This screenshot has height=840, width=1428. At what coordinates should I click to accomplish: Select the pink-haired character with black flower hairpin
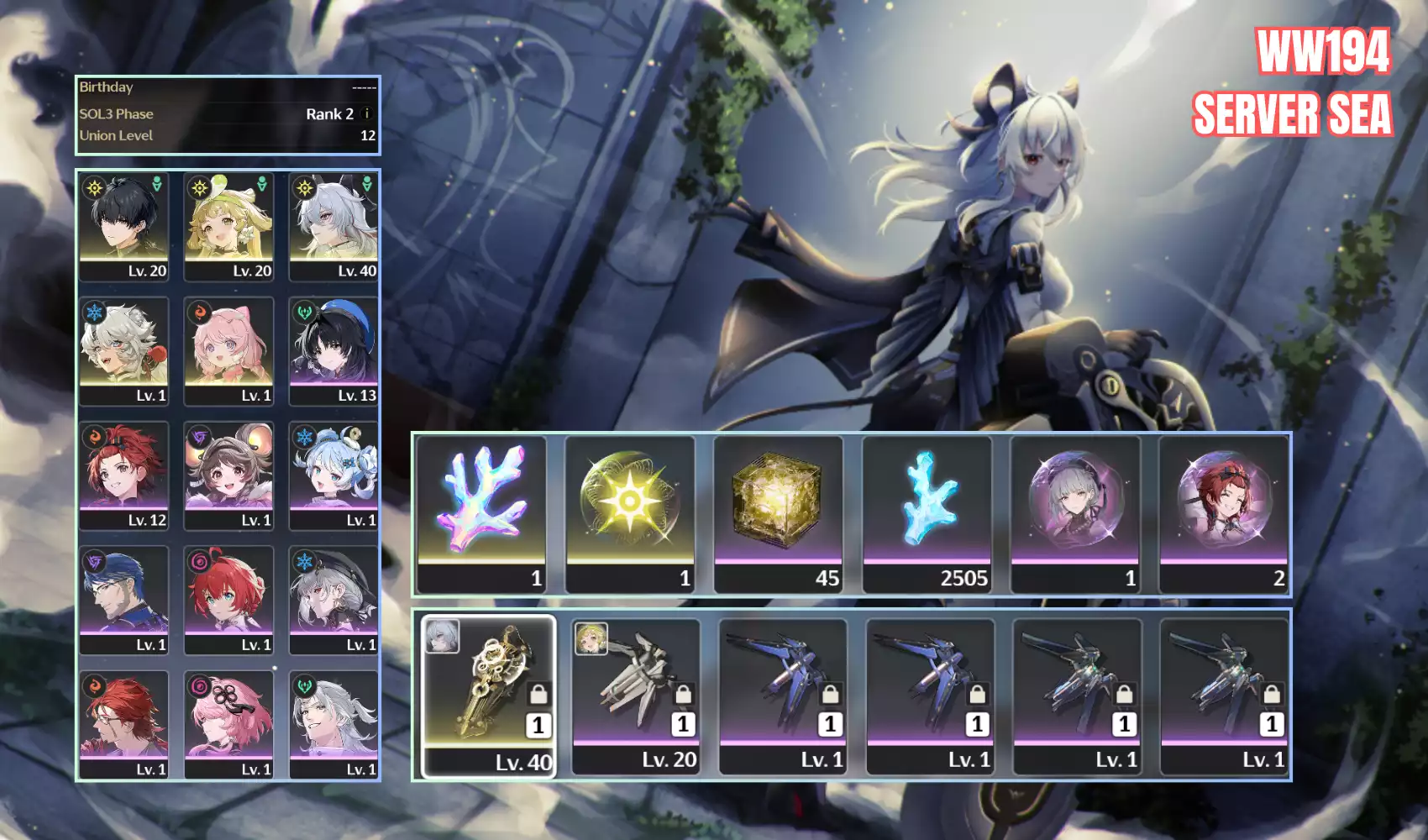click(228, 724)
